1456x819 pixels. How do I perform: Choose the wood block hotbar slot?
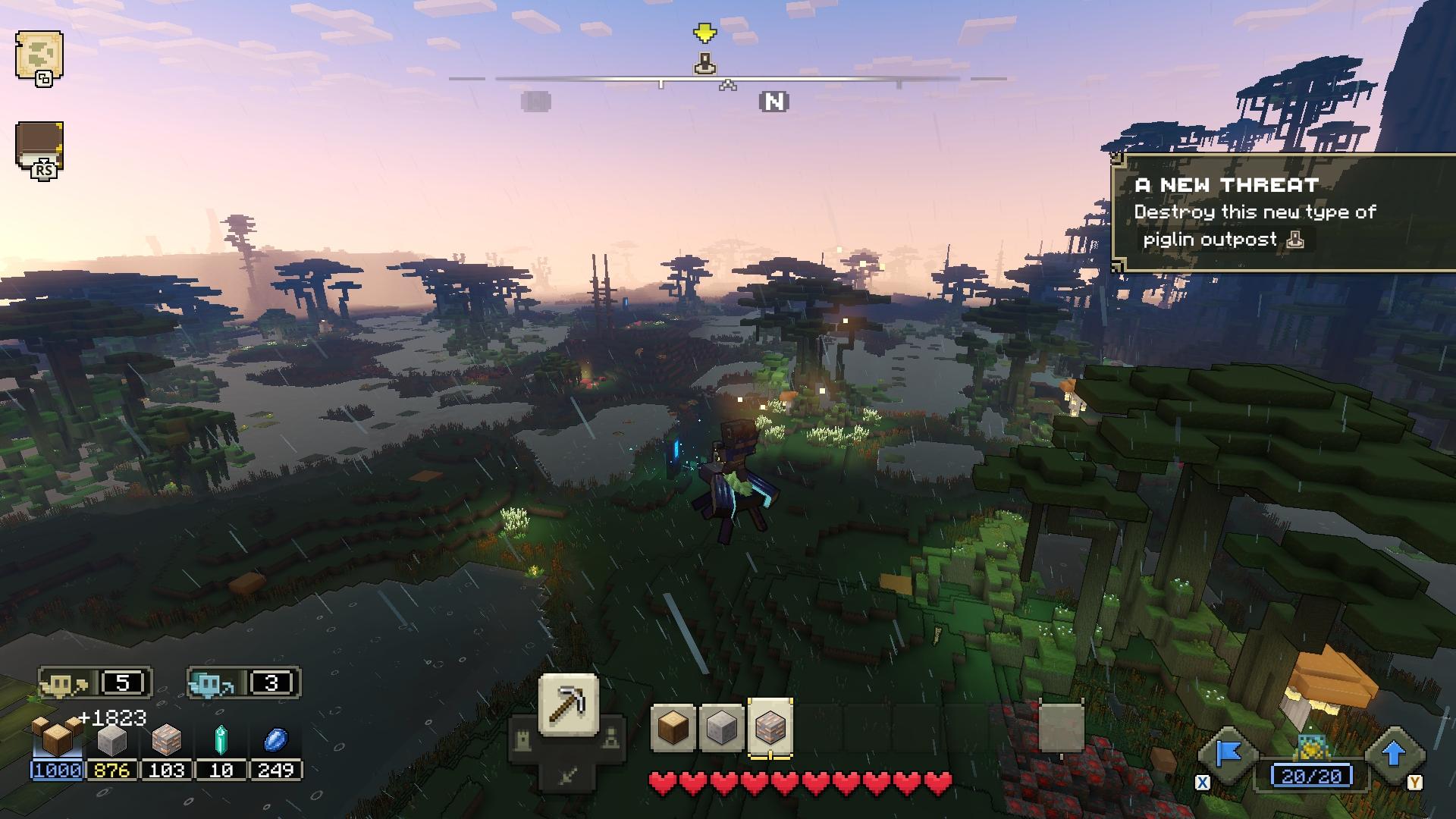(x=673, y=728)
